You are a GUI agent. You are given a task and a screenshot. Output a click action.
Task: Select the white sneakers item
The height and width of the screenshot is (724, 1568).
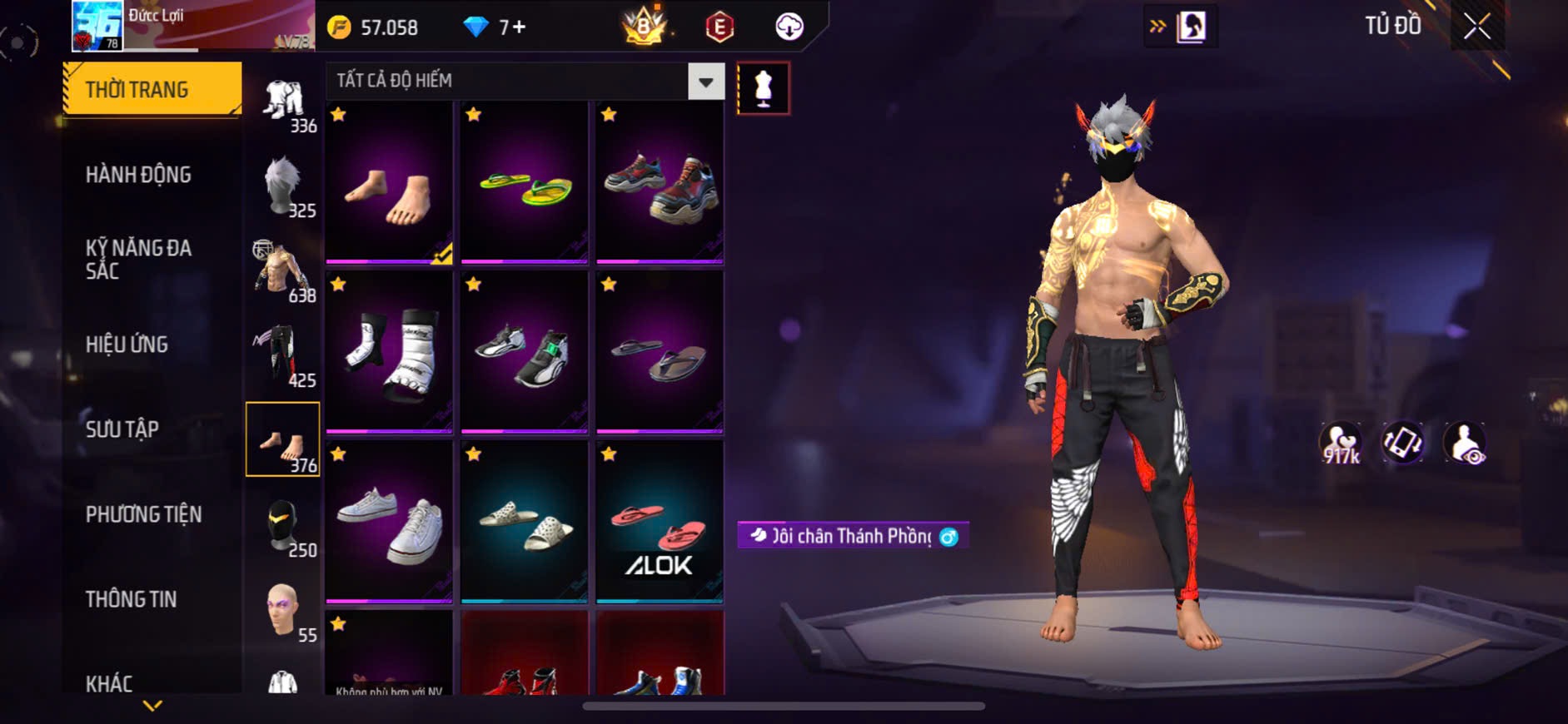tap(389, 523)
